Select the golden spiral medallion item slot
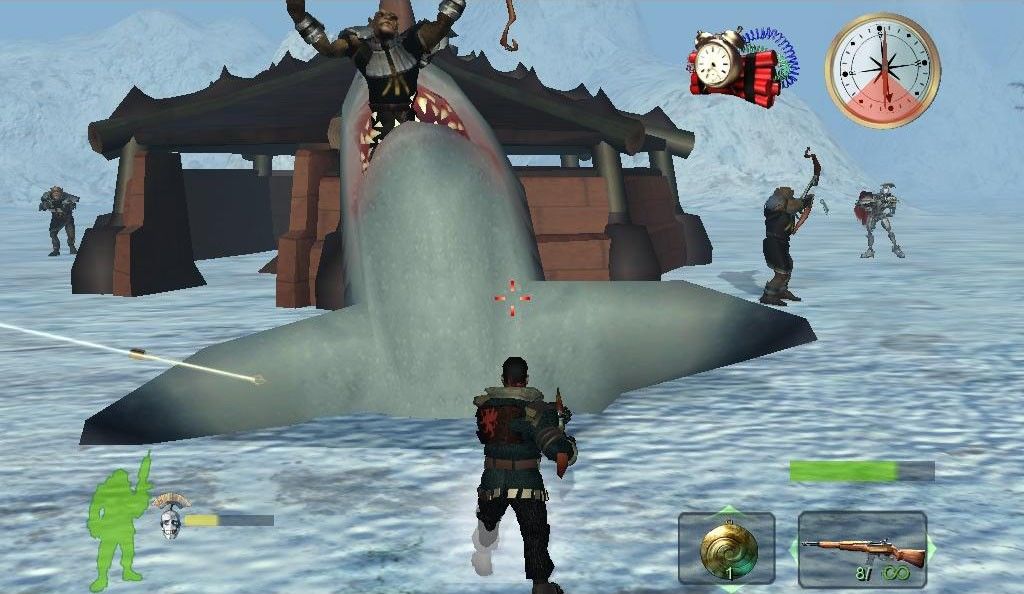 coord(727,548)
